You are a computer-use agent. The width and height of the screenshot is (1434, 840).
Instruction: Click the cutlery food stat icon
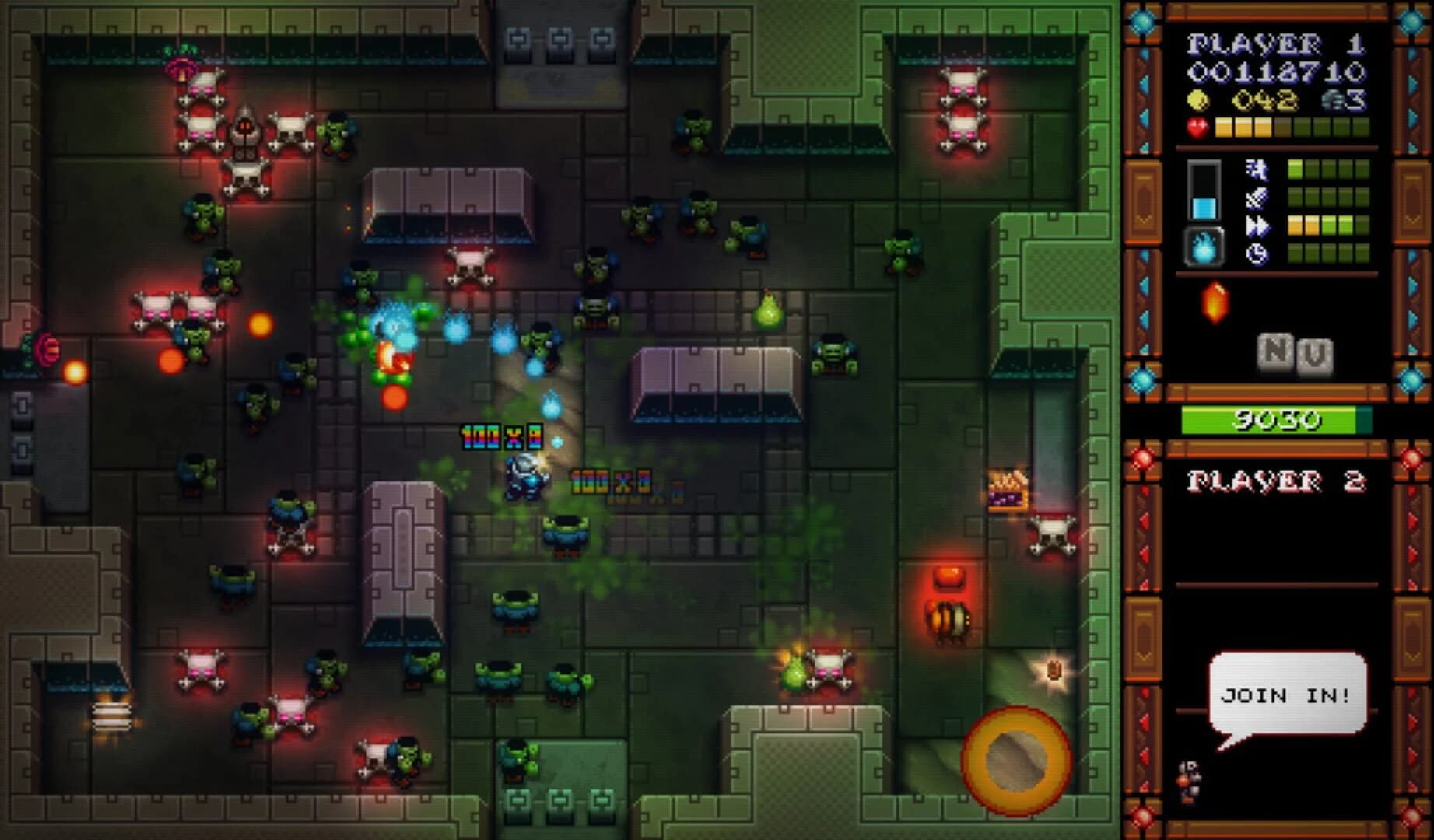pos(1255,196)
